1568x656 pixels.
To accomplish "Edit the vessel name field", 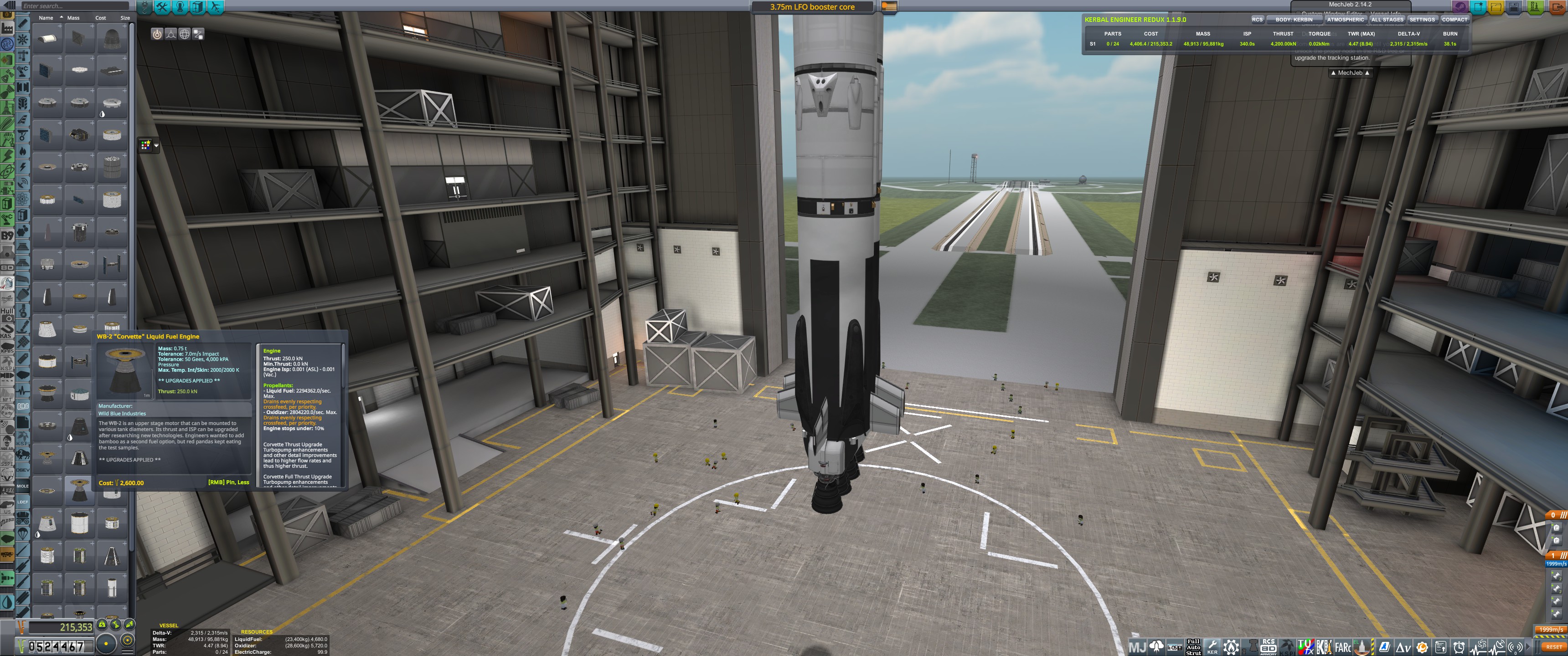I will (x=812, y=7).
